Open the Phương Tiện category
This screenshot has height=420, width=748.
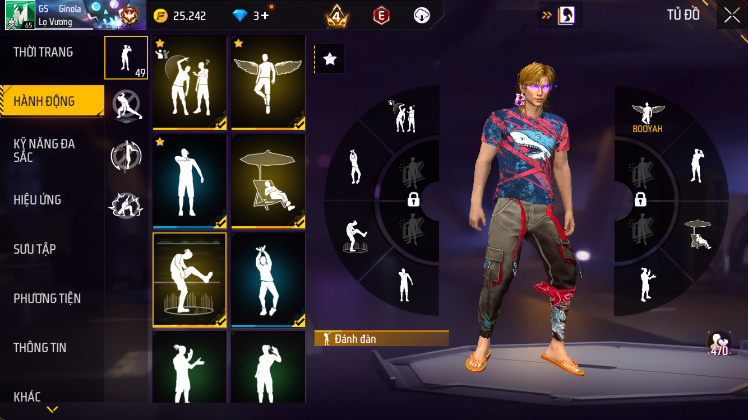click(47, 298)
